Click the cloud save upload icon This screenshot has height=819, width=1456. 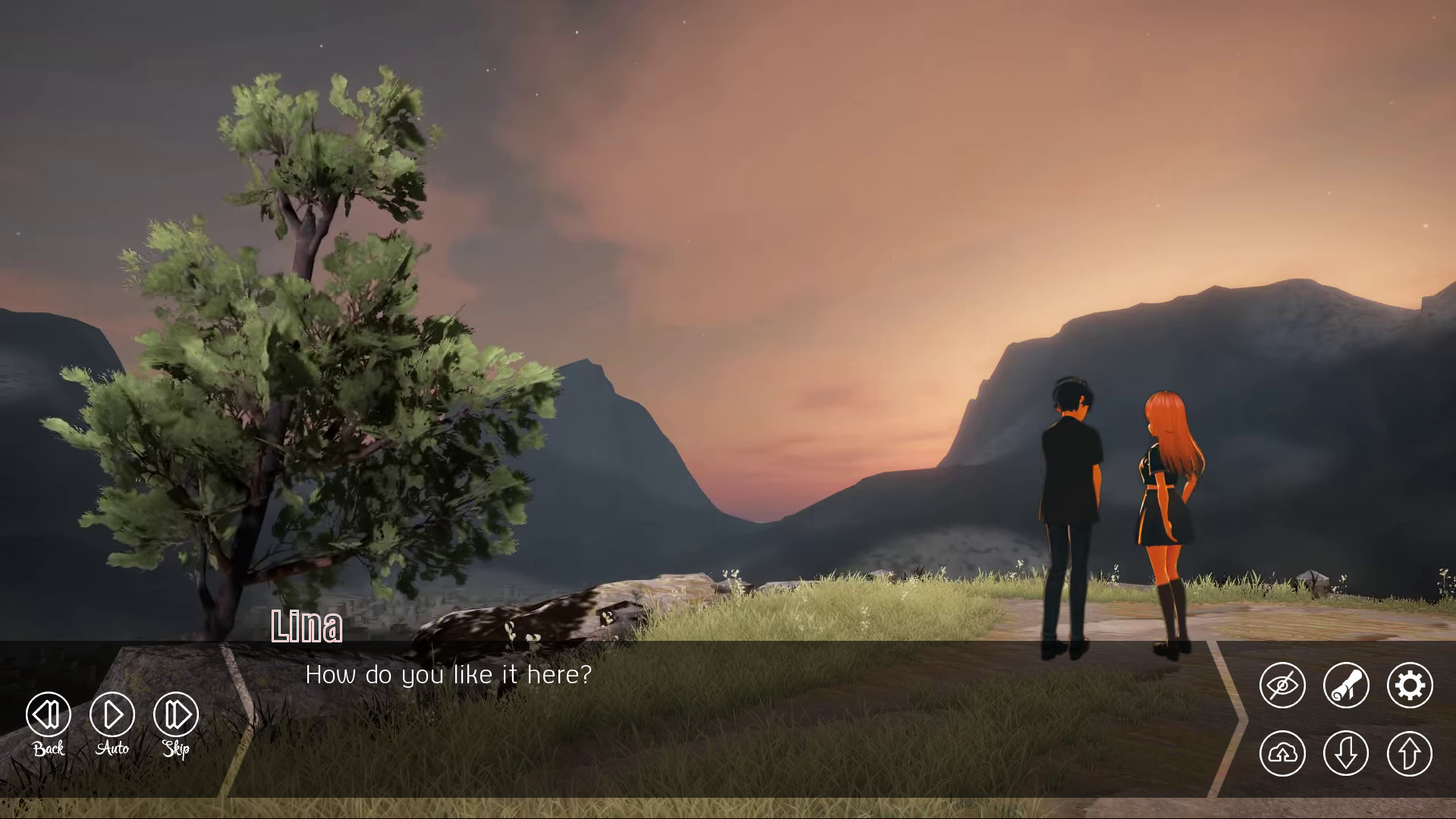[1283, 754]
